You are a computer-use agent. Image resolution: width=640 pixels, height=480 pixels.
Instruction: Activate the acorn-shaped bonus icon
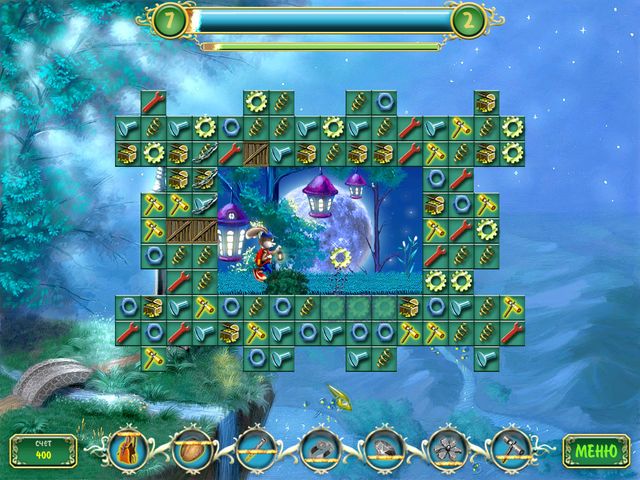[x=190, y=450]
